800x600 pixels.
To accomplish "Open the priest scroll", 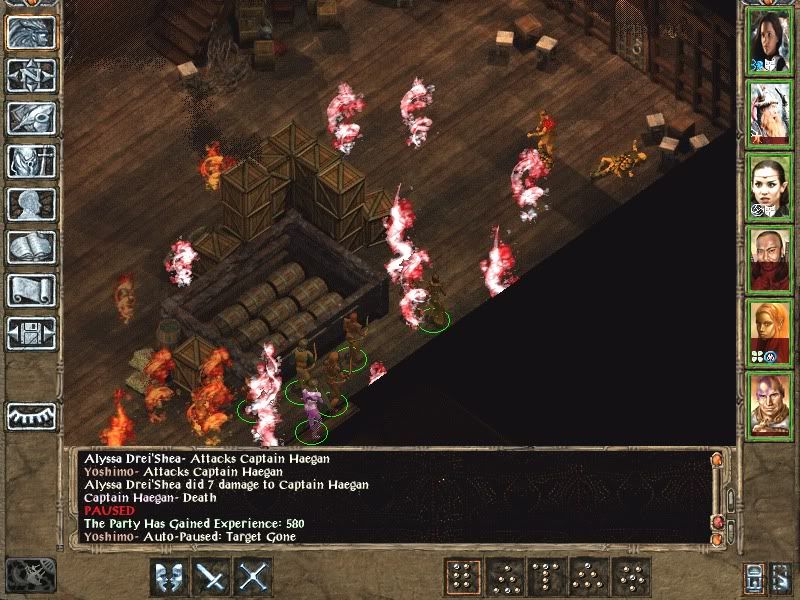I will pyautogui.click(x=31, y=290).
